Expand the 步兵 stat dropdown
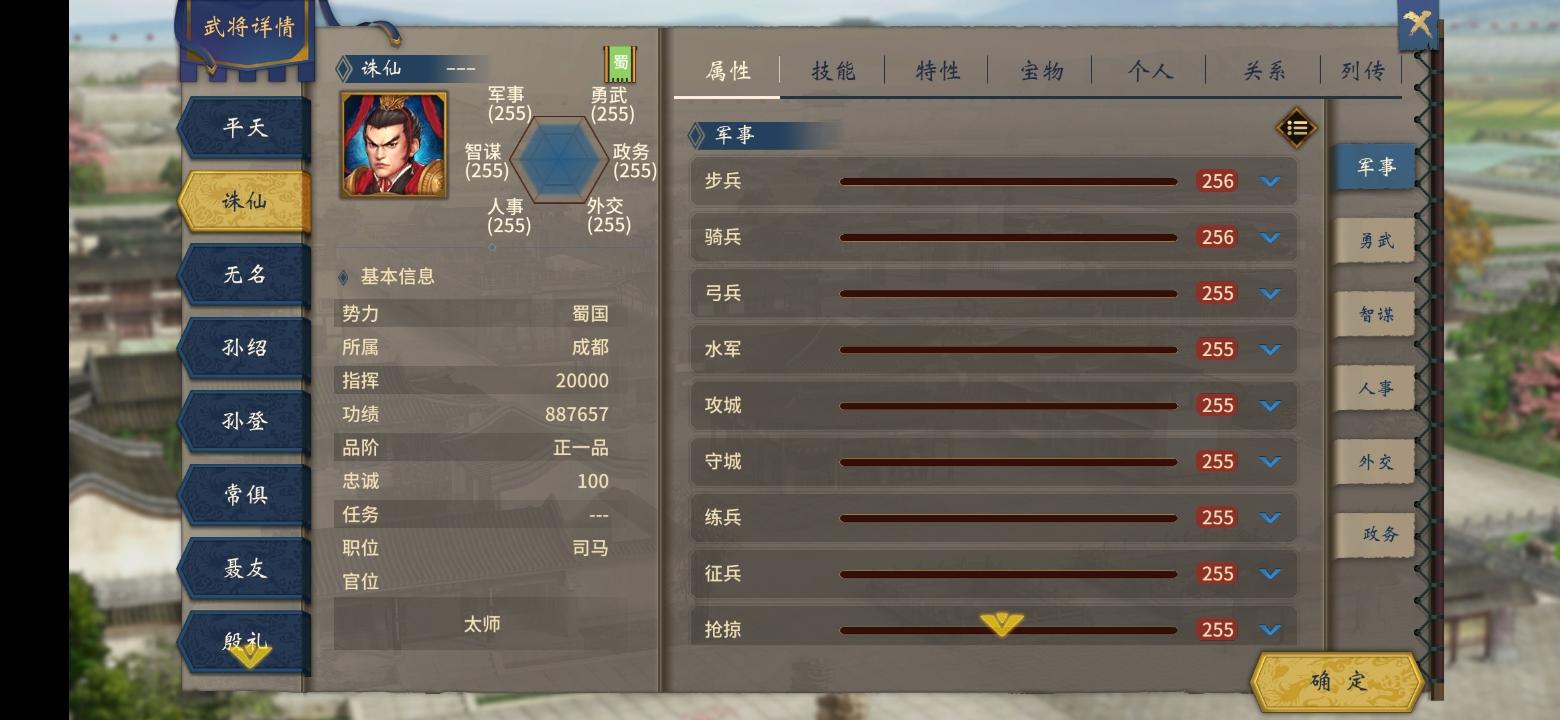This screenshot has width=1560, height=720. click(1271, 181)
